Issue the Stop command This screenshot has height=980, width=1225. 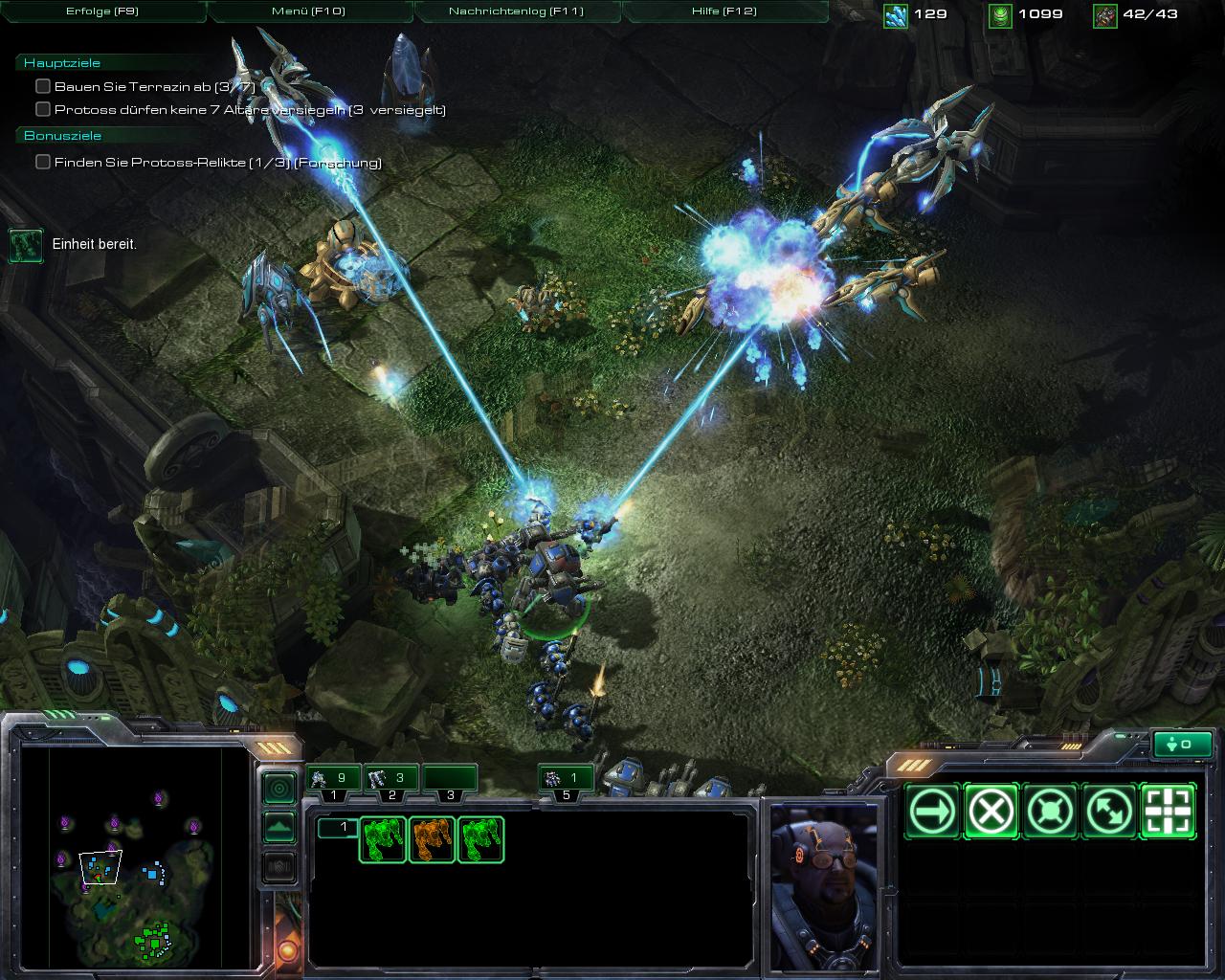992,811
